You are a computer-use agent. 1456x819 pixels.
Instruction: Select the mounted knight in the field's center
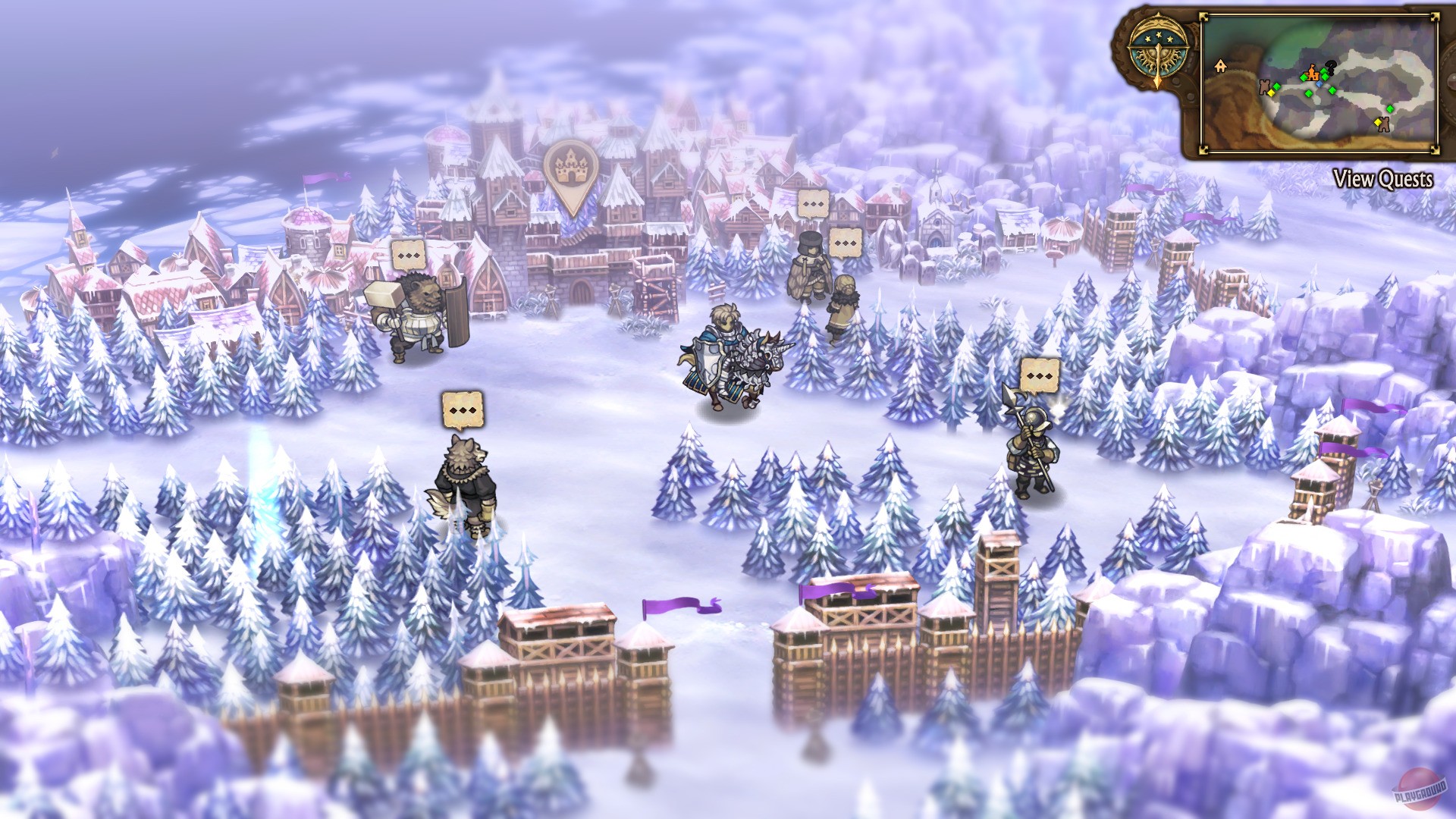(x=732, y=353)
